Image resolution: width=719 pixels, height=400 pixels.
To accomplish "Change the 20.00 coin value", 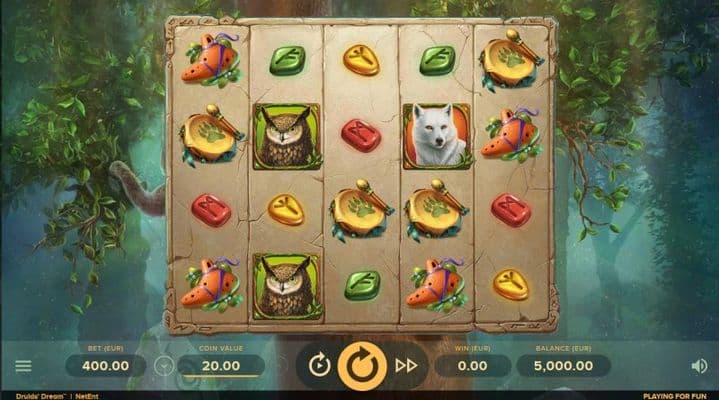I will pos(221,366).
